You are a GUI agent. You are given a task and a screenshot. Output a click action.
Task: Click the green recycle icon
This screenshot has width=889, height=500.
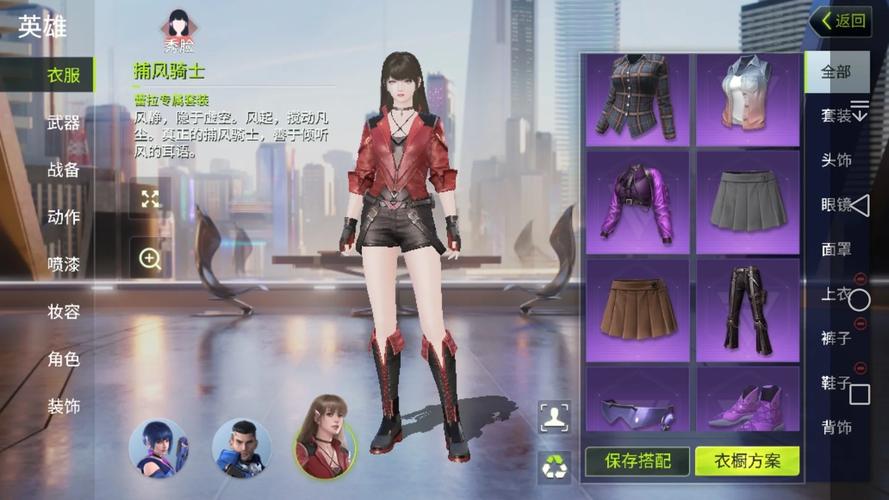click(x=554, y=464)
